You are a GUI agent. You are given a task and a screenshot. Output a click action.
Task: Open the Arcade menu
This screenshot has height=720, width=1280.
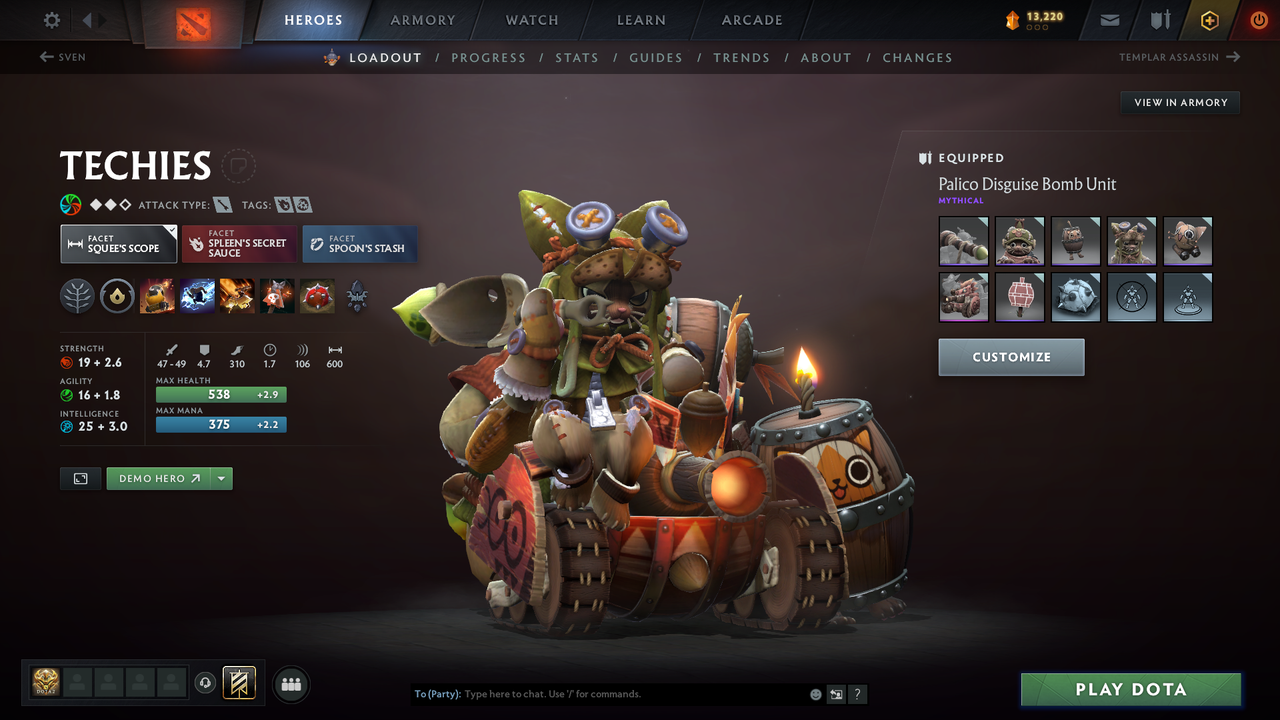[x=751, y=20]
